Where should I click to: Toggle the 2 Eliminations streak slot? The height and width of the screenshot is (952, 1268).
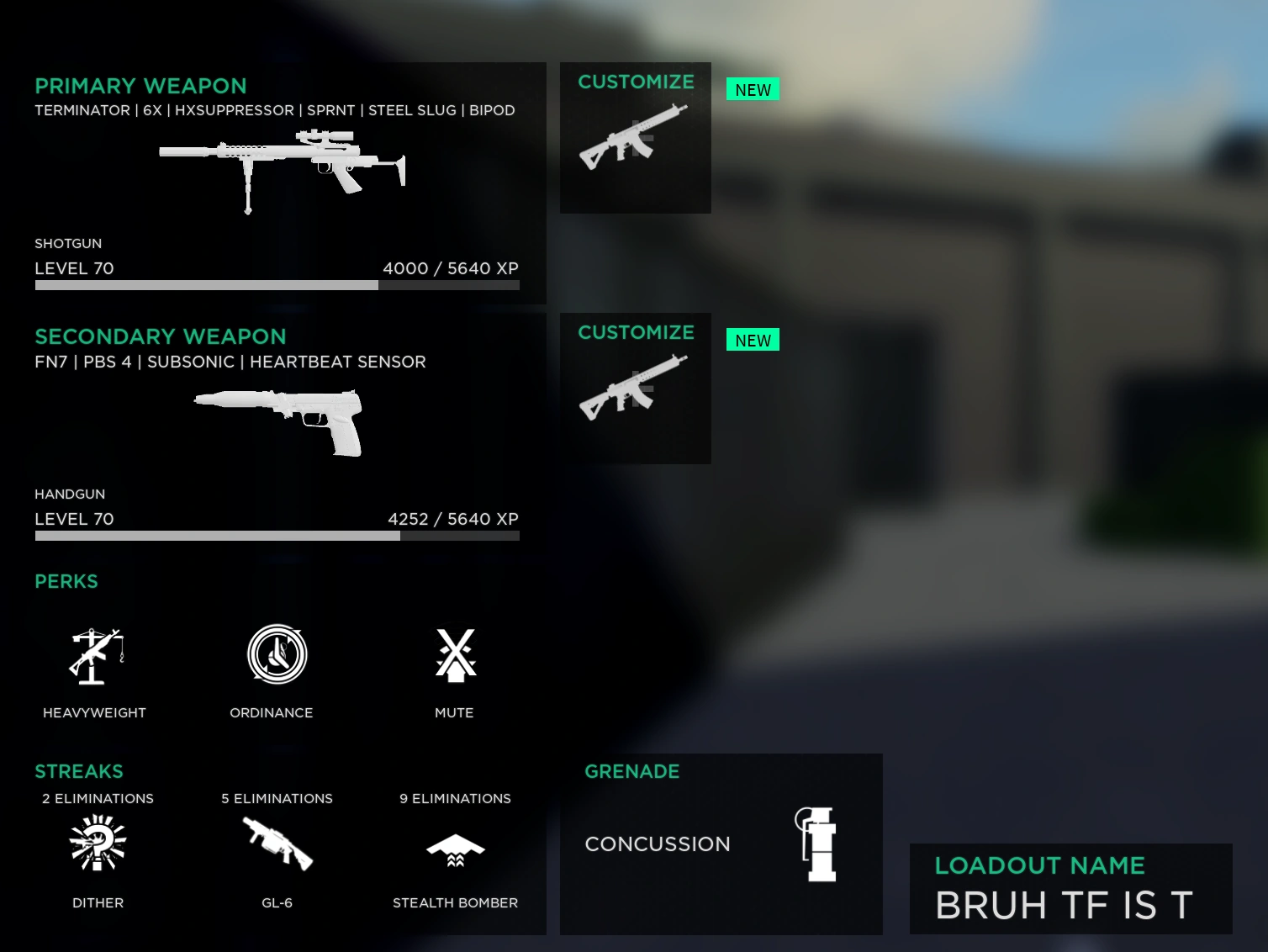point(98,798)
